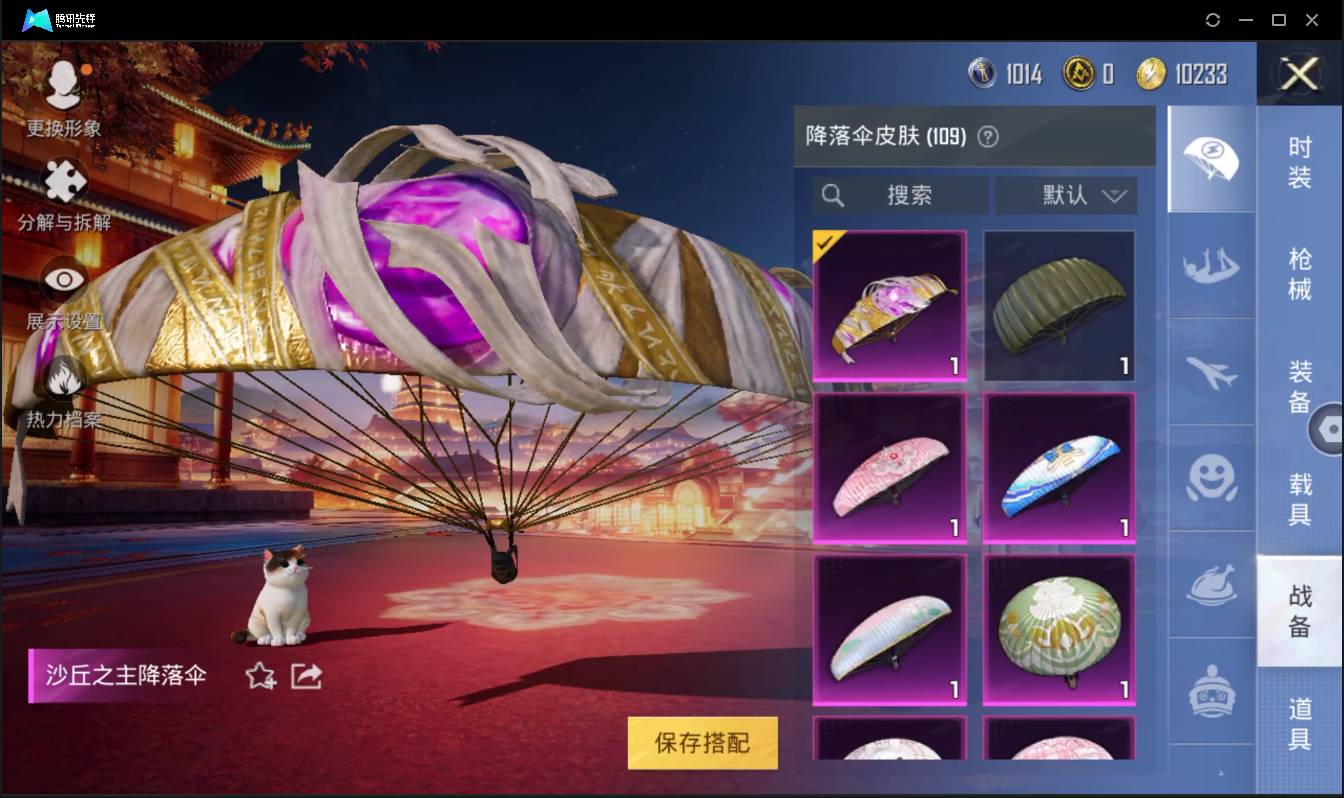Screen dimensions: 1344x798
Task: Click the 搜索 search input field
Action: pyautogui.click(x=900, y=196)
